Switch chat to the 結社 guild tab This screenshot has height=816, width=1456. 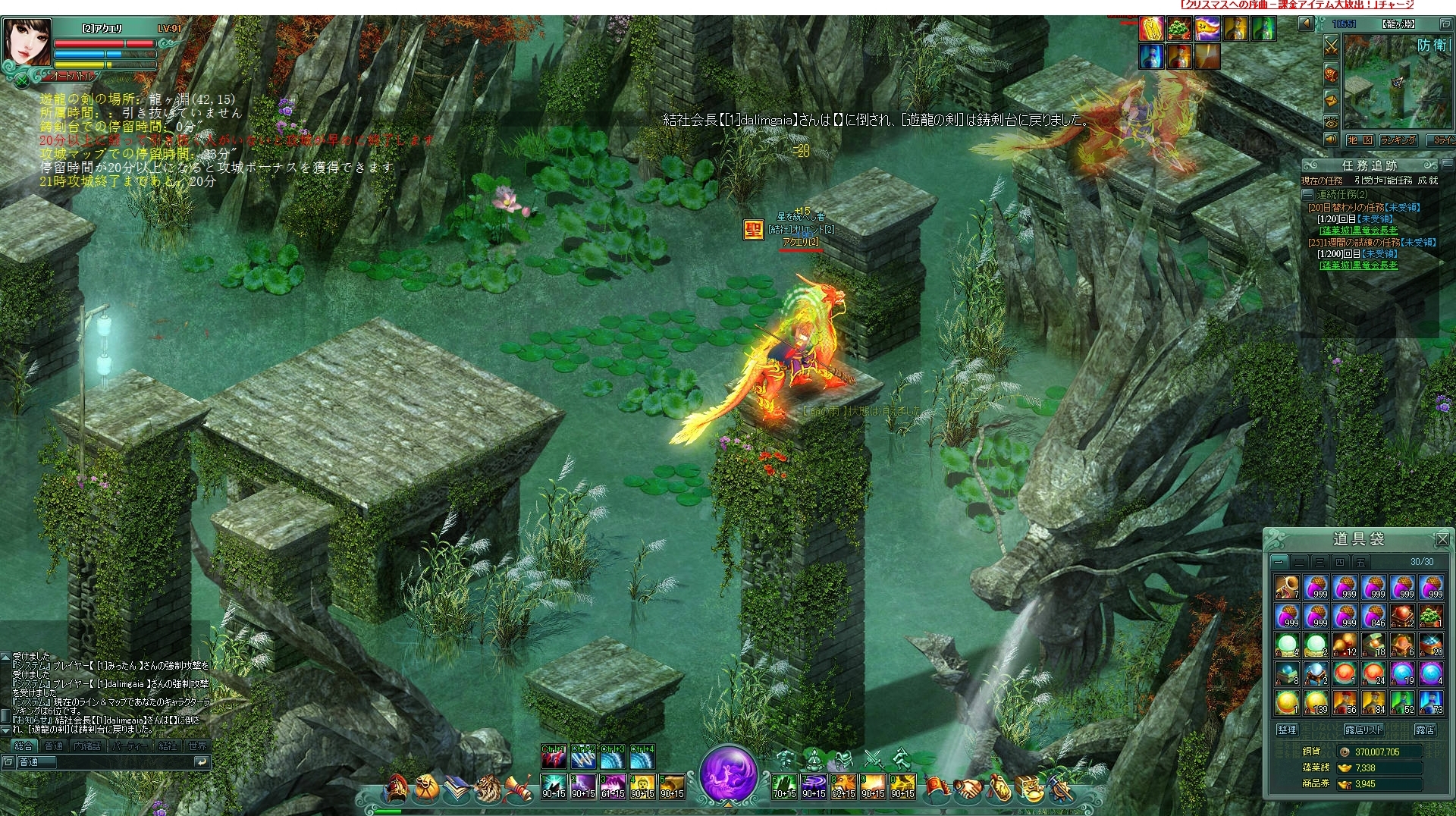click(168, 745)
